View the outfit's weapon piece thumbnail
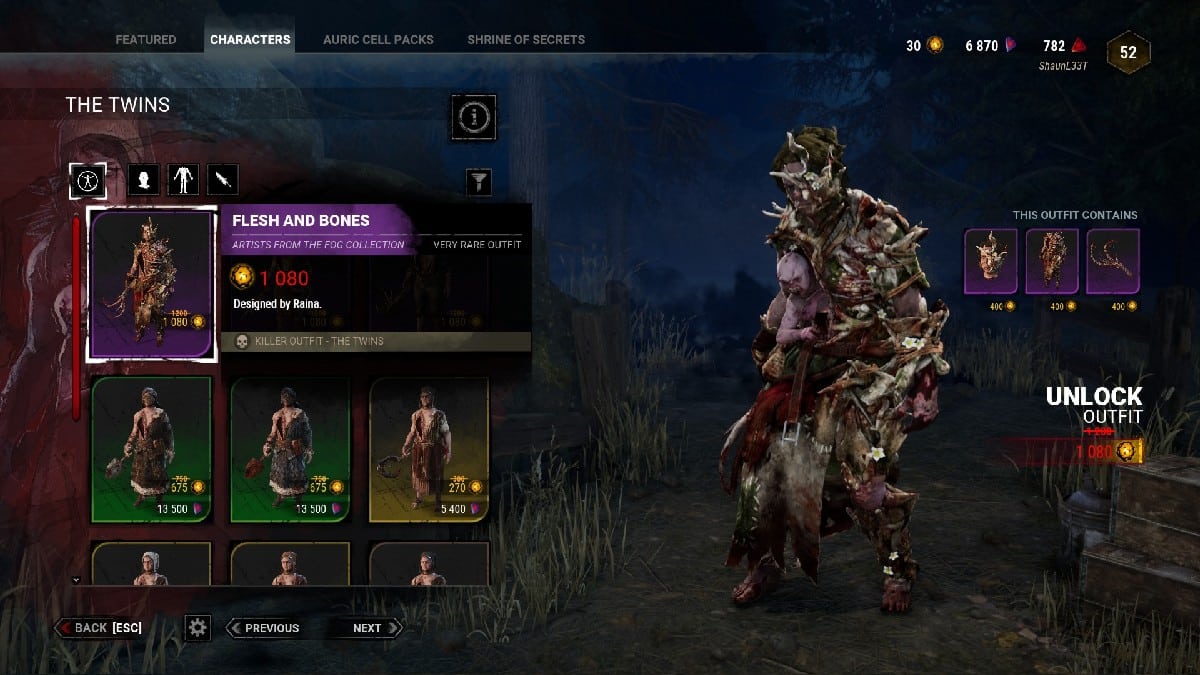 point(1112,261)
